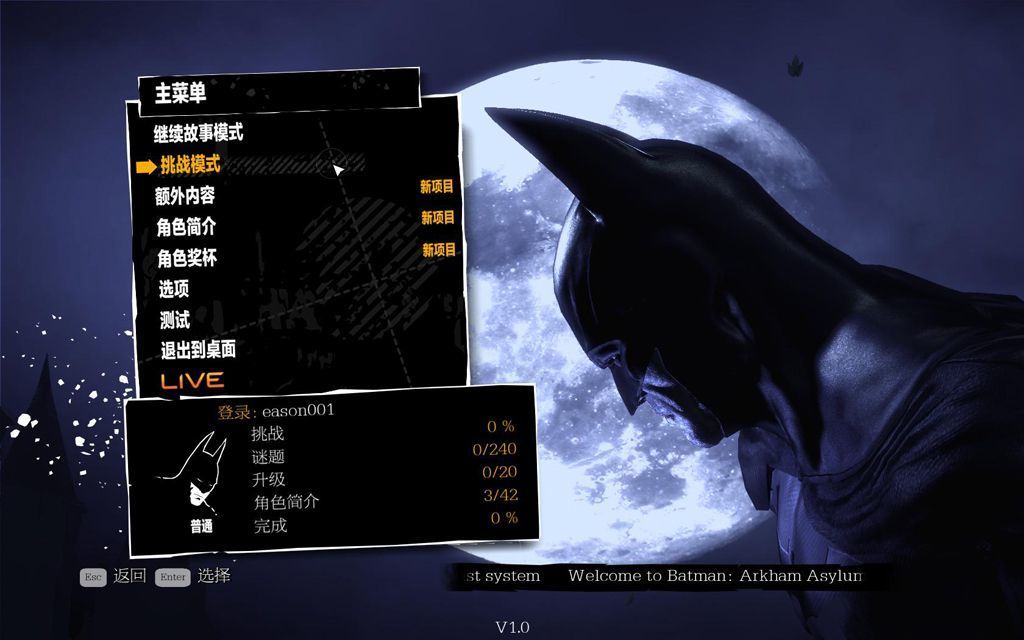This screenshot has height=640, width=1024.
Task: Select 退出到桌面 to quit to desktop
Action: 198,350
